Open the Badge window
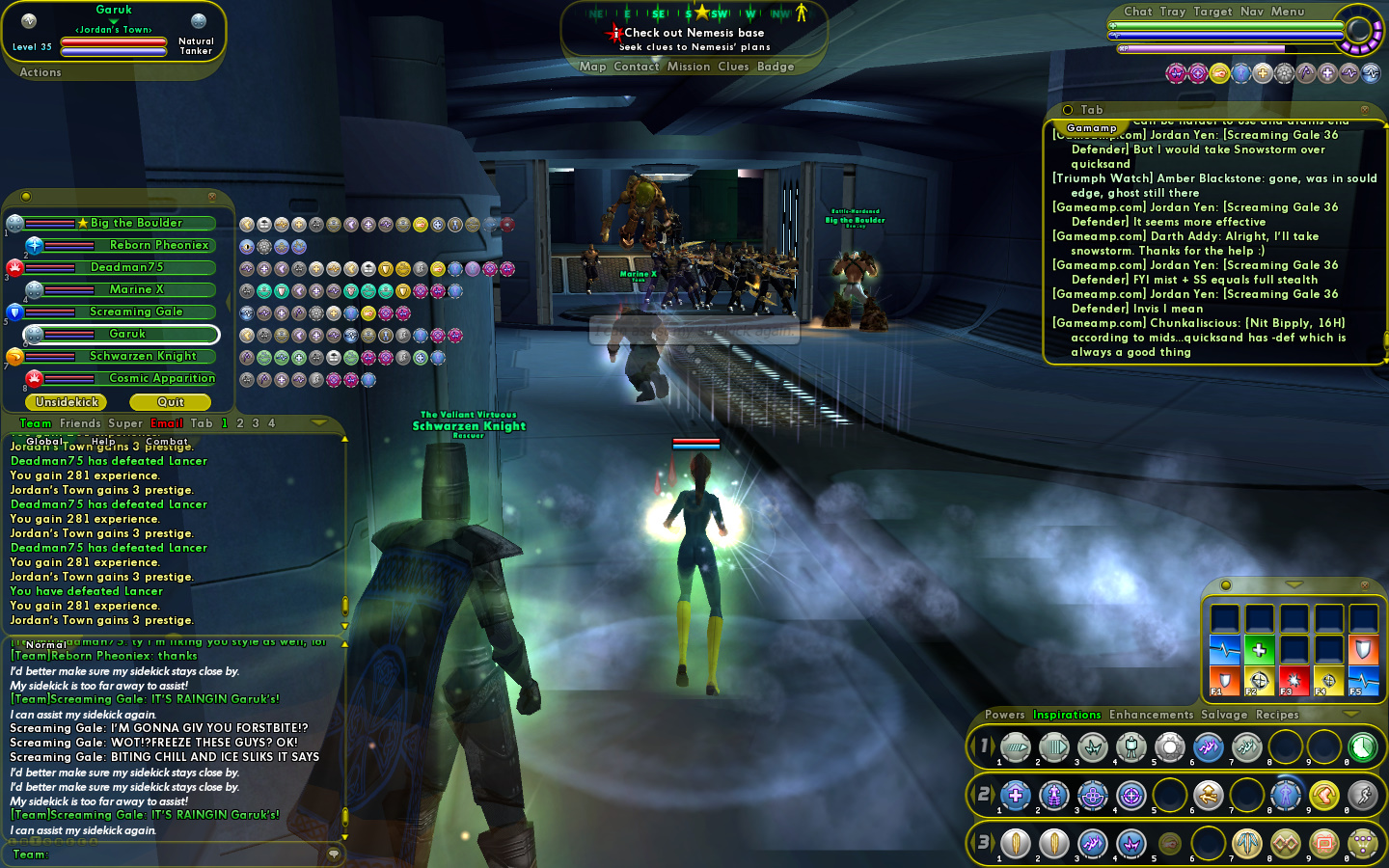This screenshot has width=1389, height=868. coord(776,67)
